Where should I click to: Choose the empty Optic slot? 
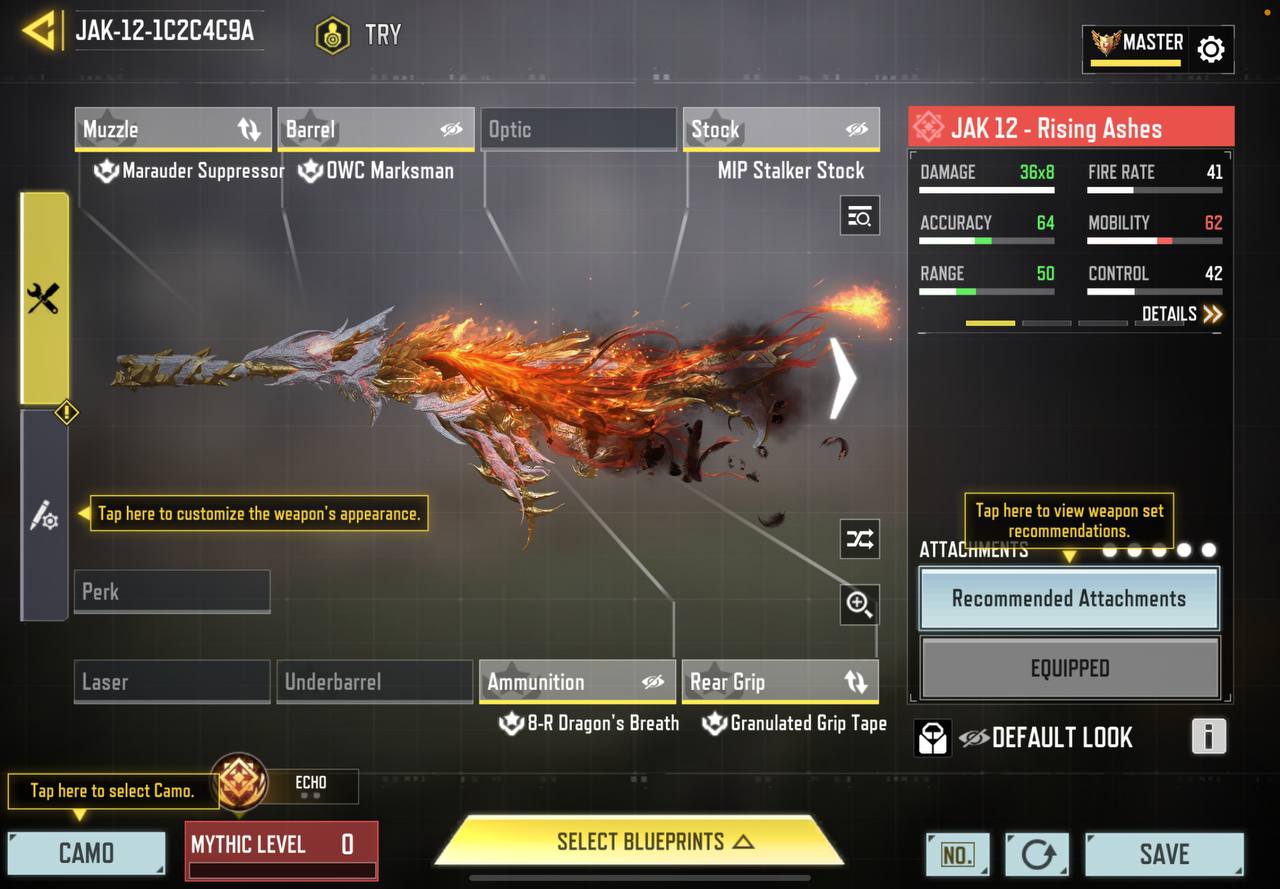tap(578, 129)
